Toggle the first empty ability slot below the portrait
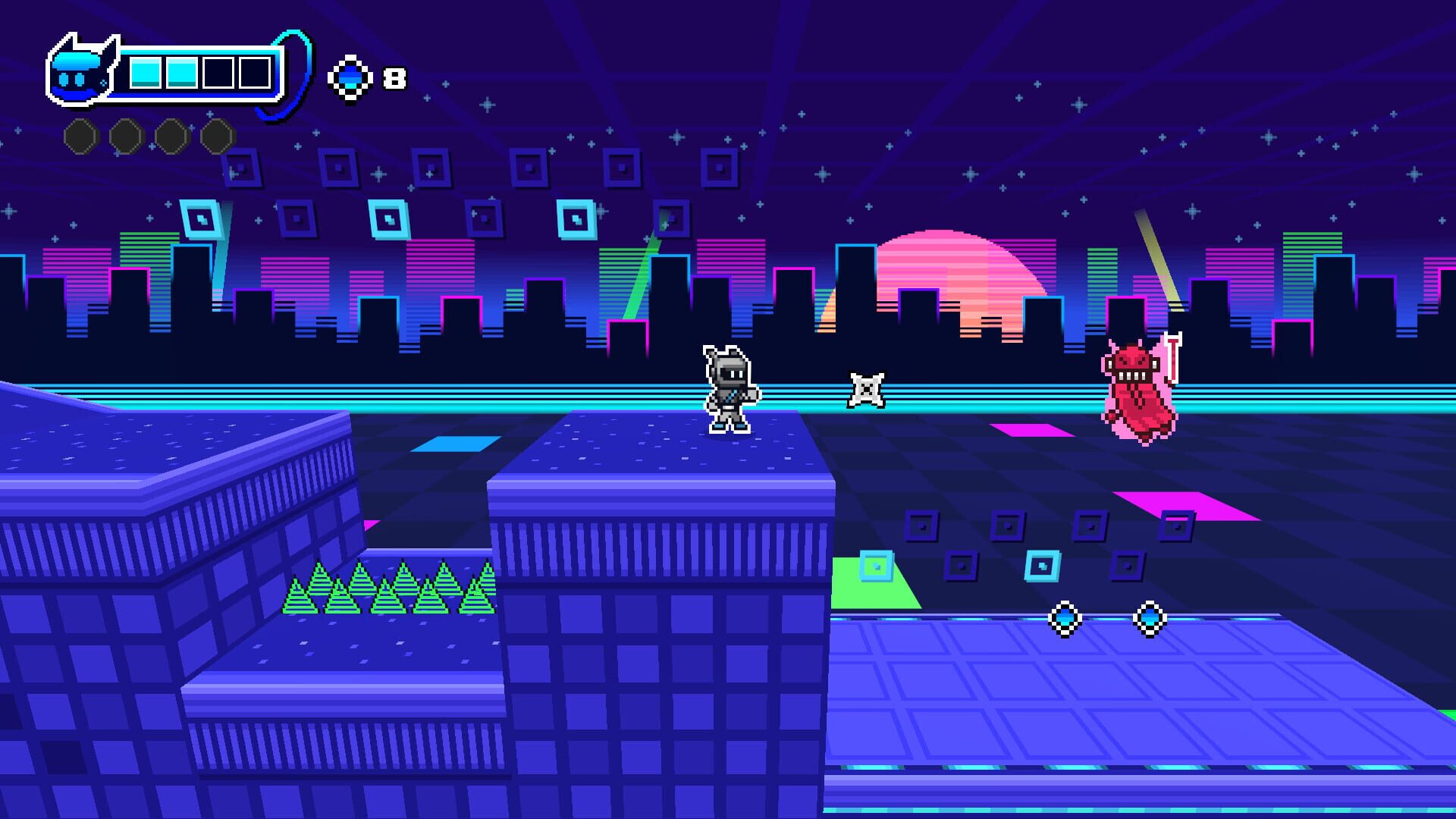Screen dimensions: 1456x819 [80, 136]
